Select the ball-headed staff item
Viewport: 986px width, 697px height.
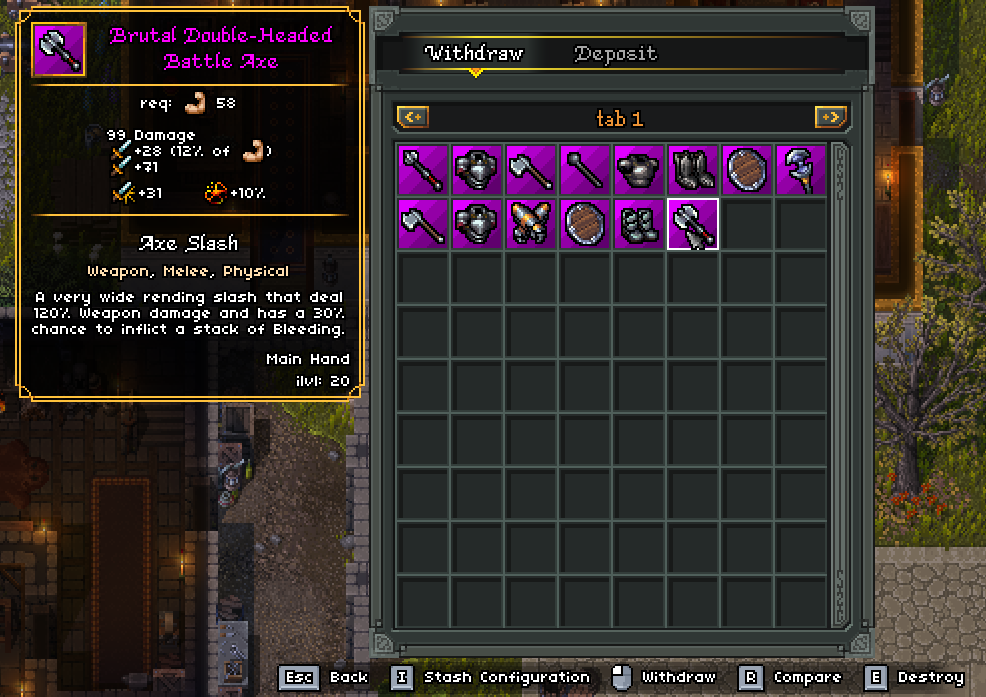click(x=585, y=170)
